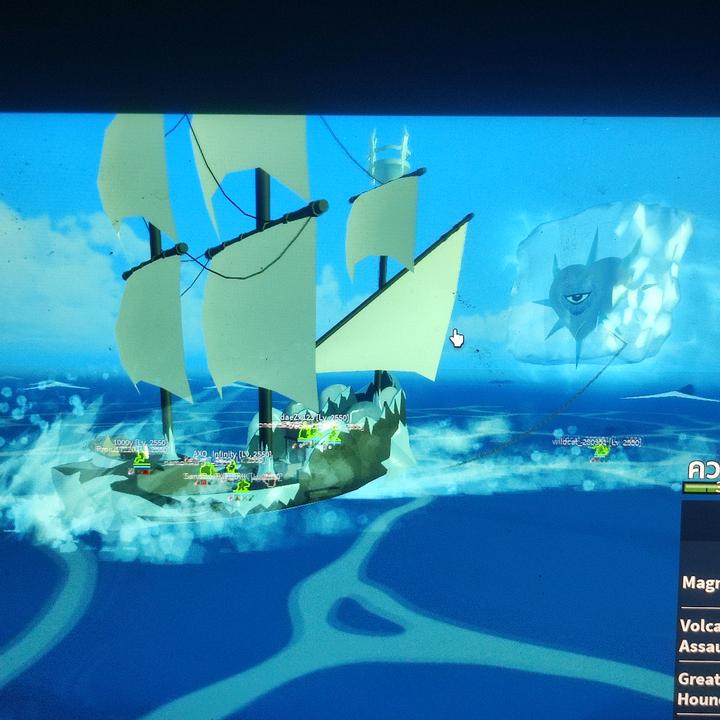Screen dimensions: 720x720
Task: Activate the Volcanic Assault skill
Action: click(x=702, y=637)
